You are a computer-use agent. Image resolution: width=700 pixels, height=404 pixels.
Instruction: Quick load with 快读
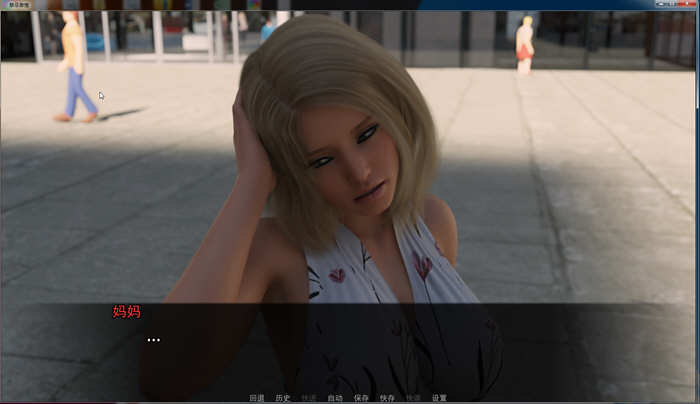[x=413, y=398]
